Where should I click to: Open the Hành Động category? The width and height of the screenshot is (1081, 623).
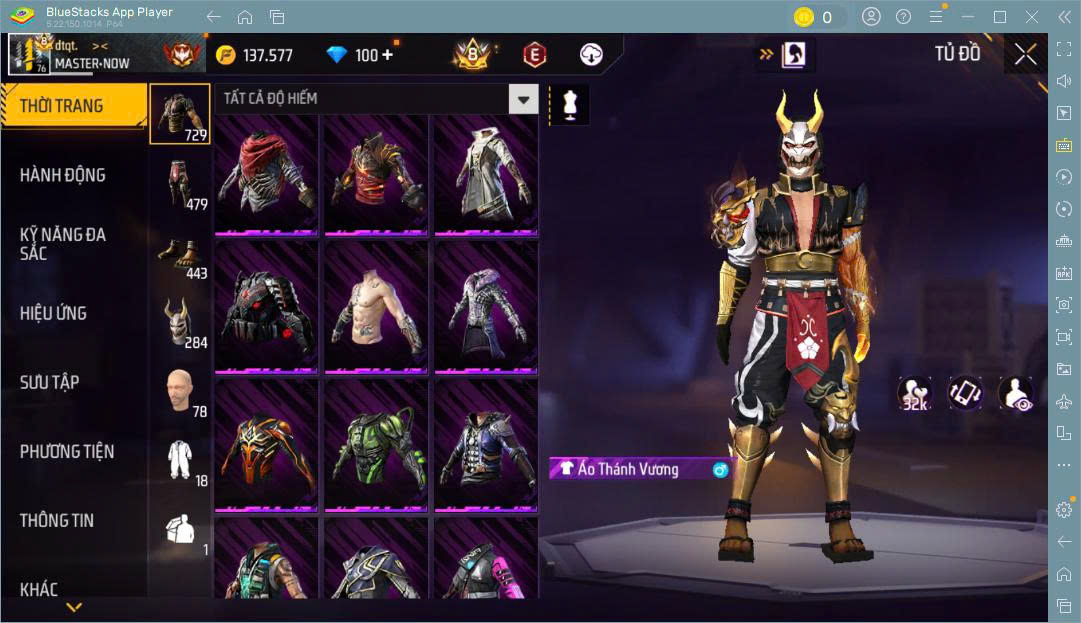[x=62, y=175]
